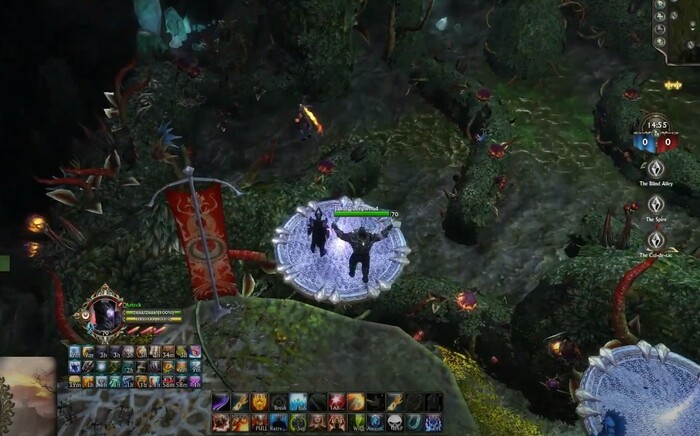Select the pink buff icon in buff grid
Viewport: 700px width, 436px height.
(x=195, y=351)
